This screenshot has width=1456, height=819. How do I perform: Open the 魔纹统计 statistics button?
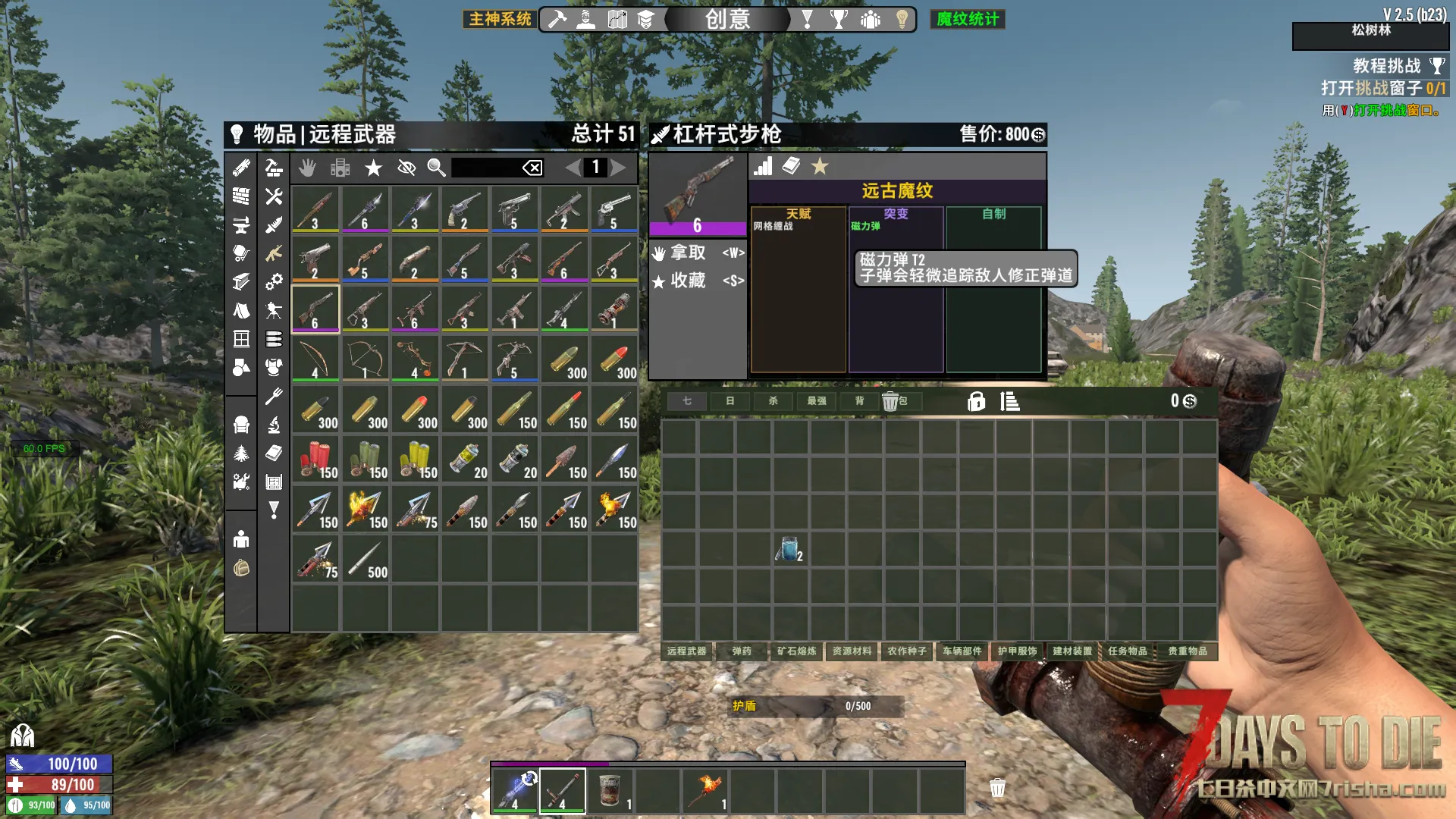click(967, 19)
